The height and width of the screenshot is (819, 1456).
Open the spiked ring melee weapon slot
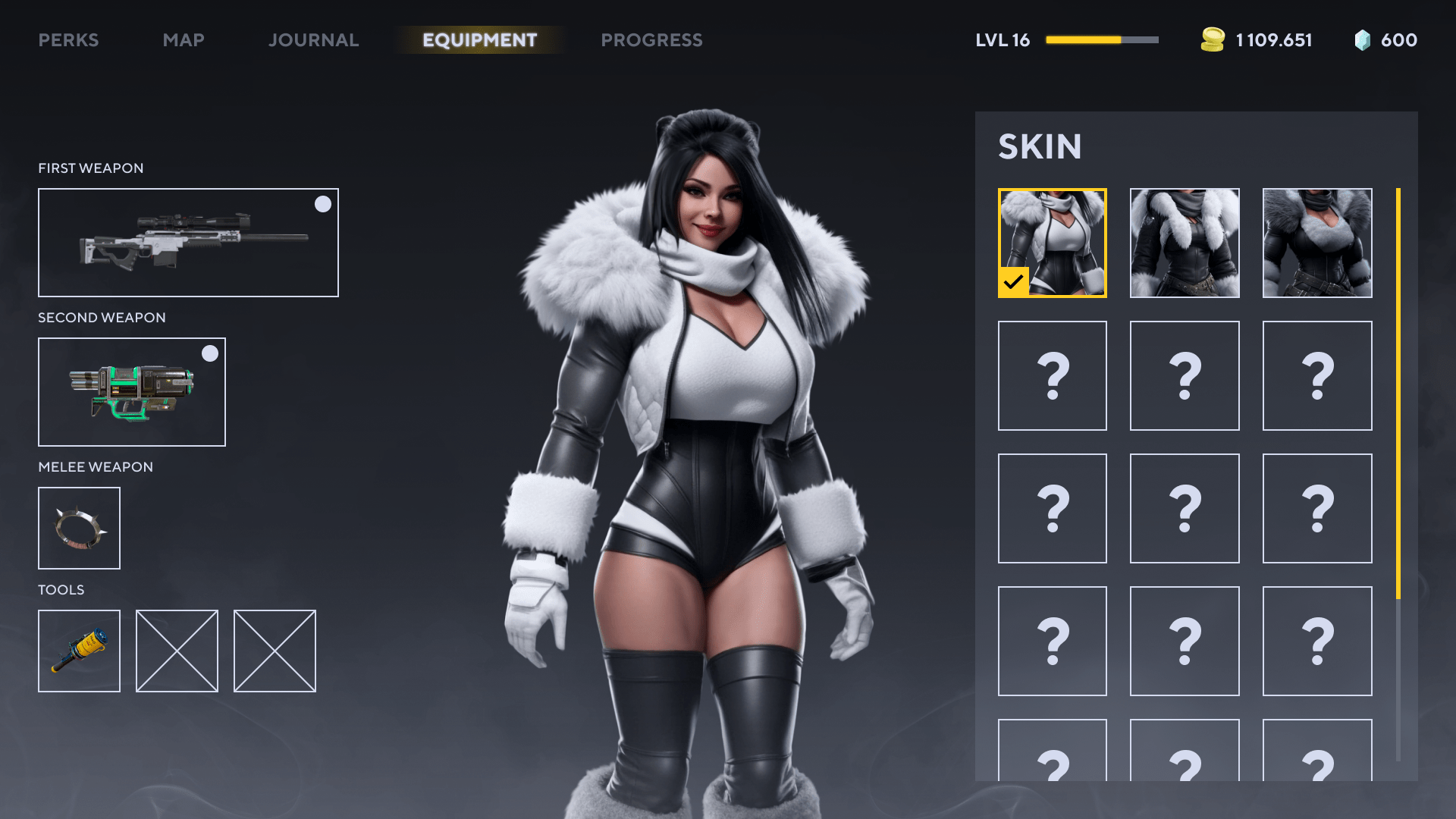pos(79,528)
